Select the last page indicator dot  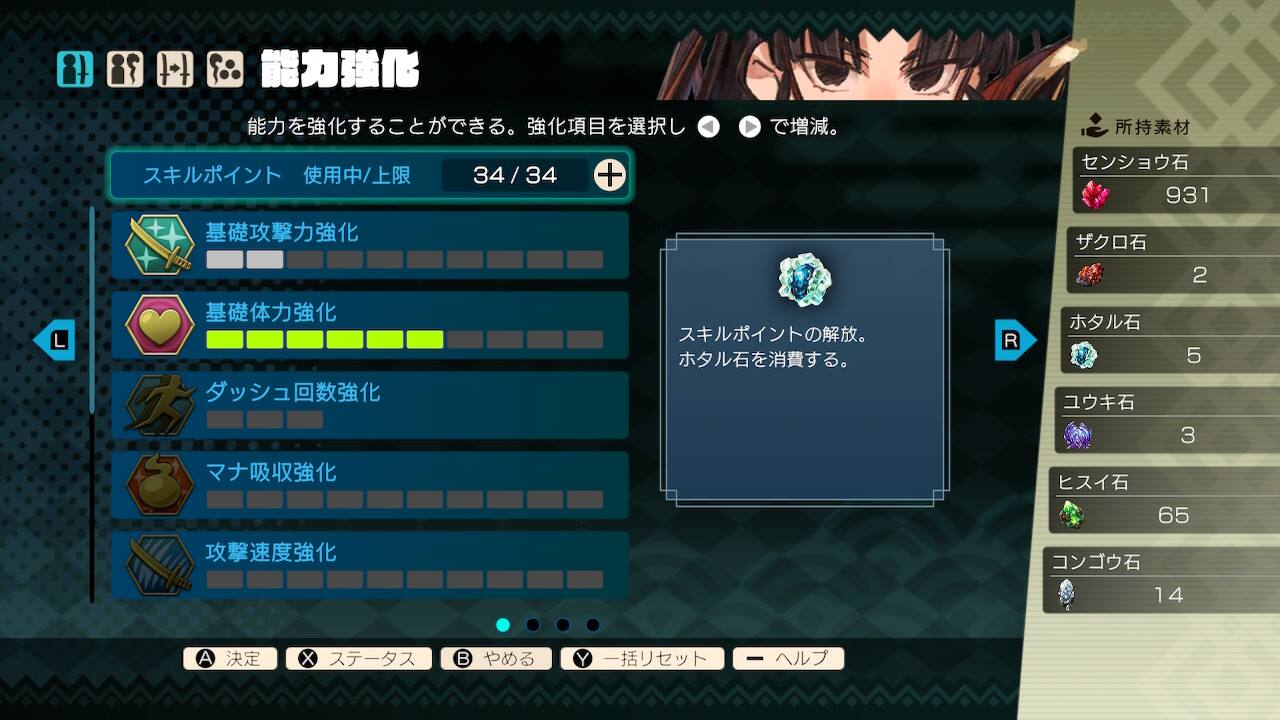593,625
